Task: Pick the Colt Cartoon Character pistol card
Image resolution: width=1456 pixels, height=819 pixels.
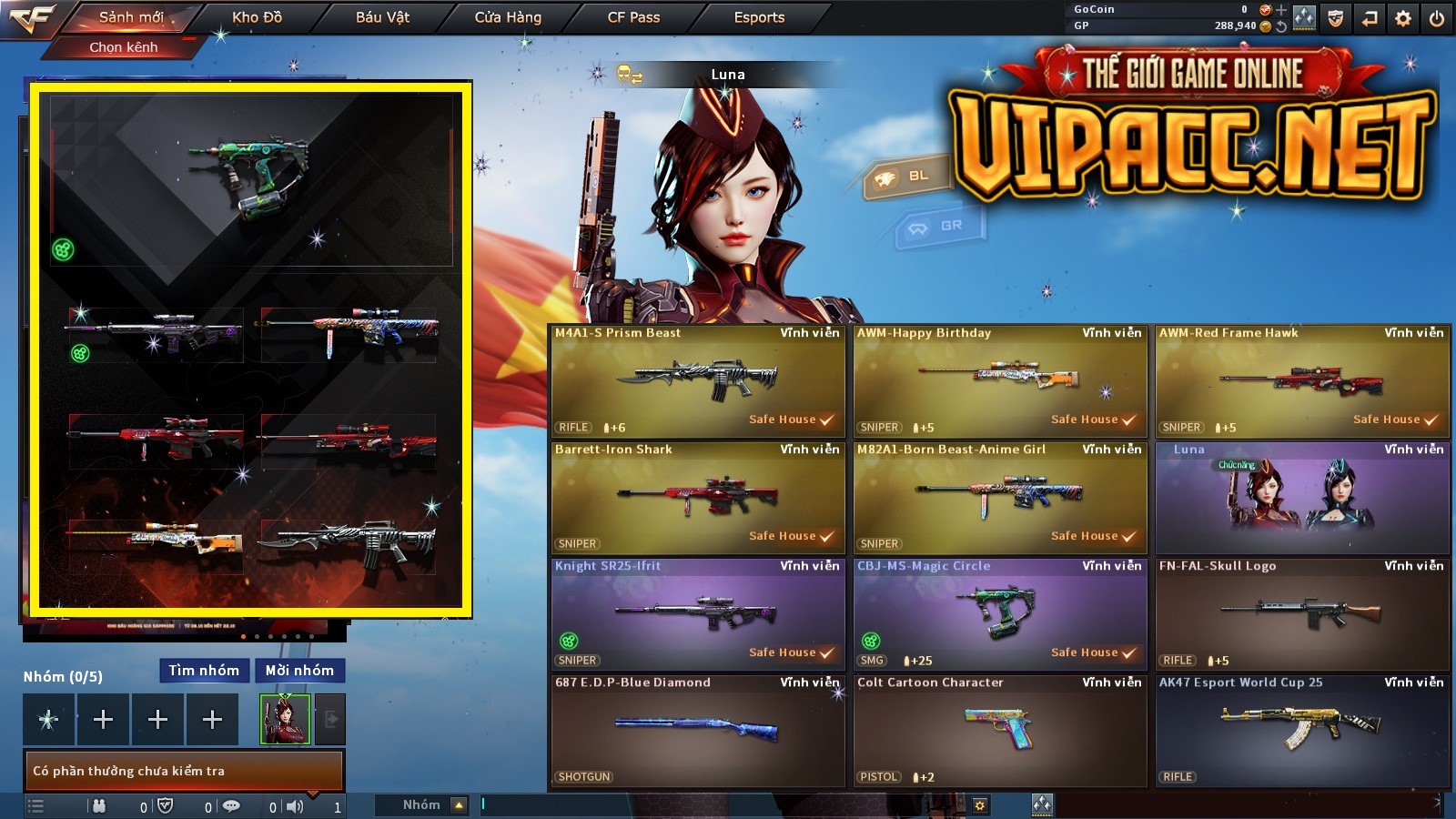Action: pyautogui.click(x=1000, y=731)
